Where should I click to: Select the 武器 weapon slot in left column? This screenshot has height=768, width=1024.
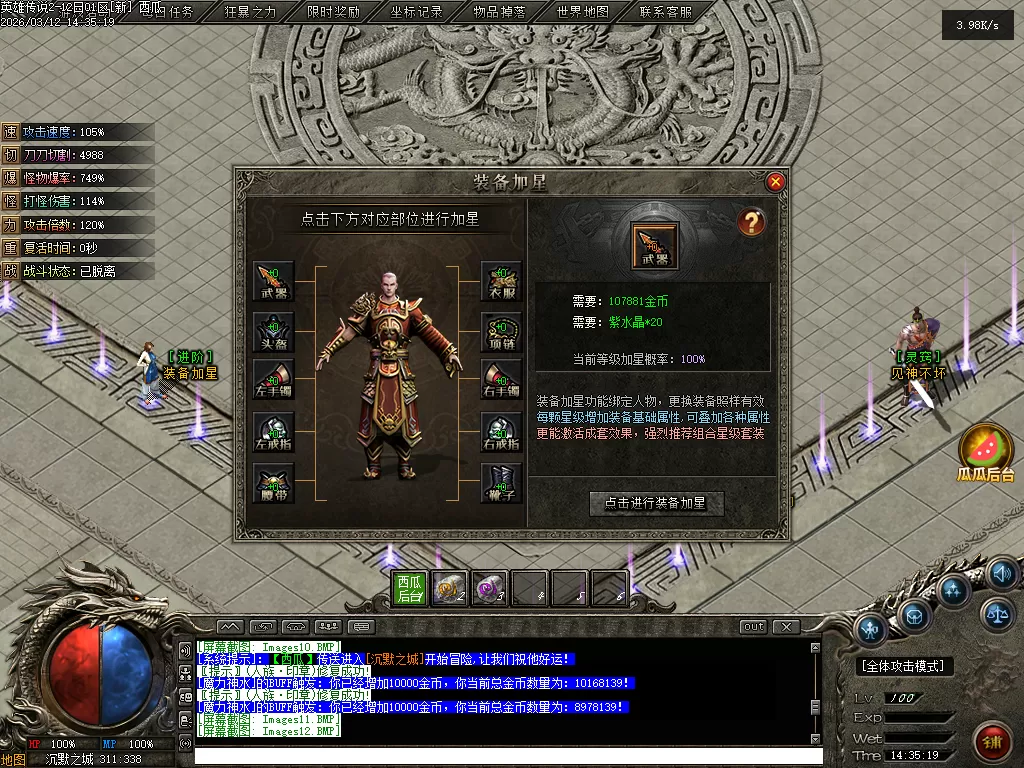point(273,281)
